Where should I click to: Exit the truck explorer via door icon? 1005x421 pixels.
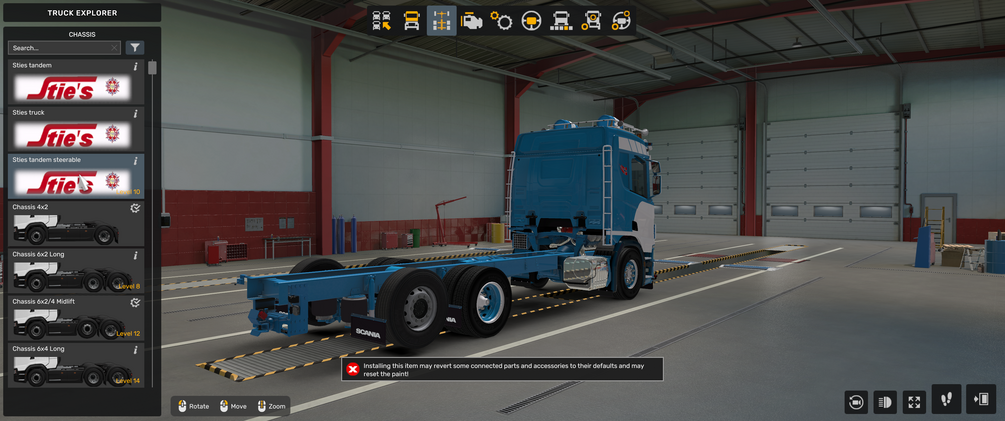point(981,400)
